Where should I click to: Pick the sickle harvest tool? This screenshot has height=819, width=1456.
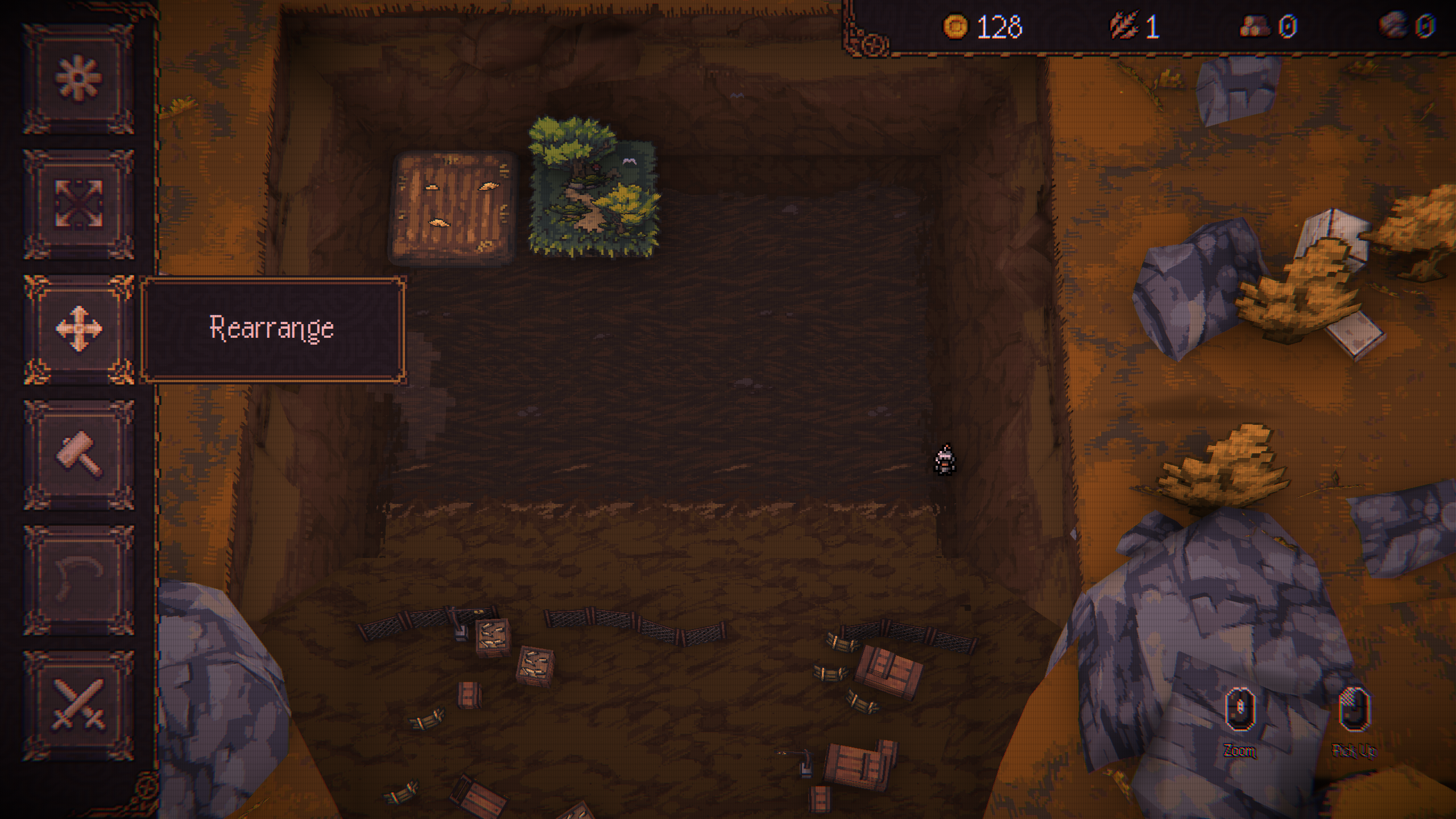tap(78, 580)
